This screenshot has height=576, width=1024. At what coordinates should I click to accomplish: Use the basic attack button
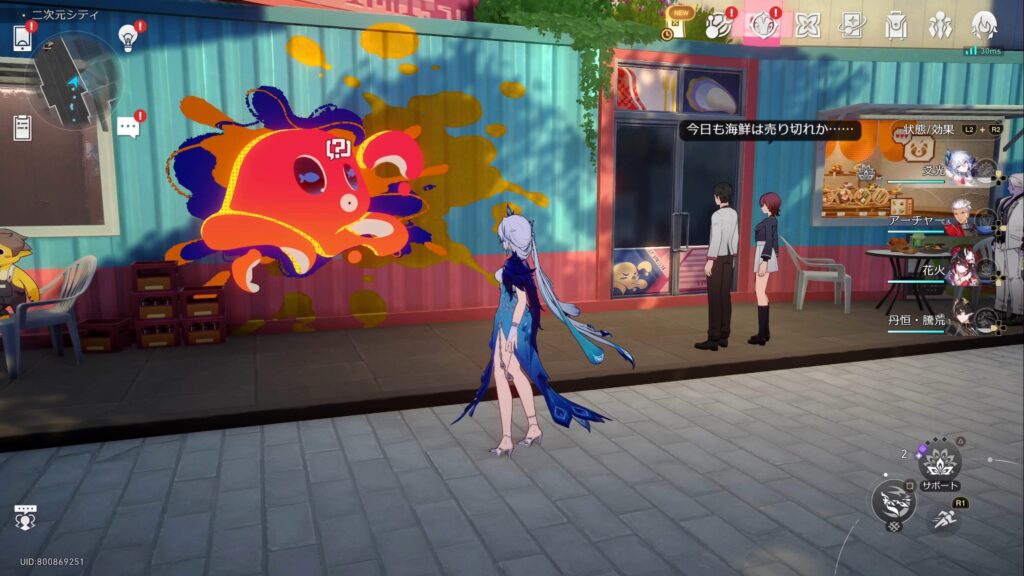pos(892,500)
